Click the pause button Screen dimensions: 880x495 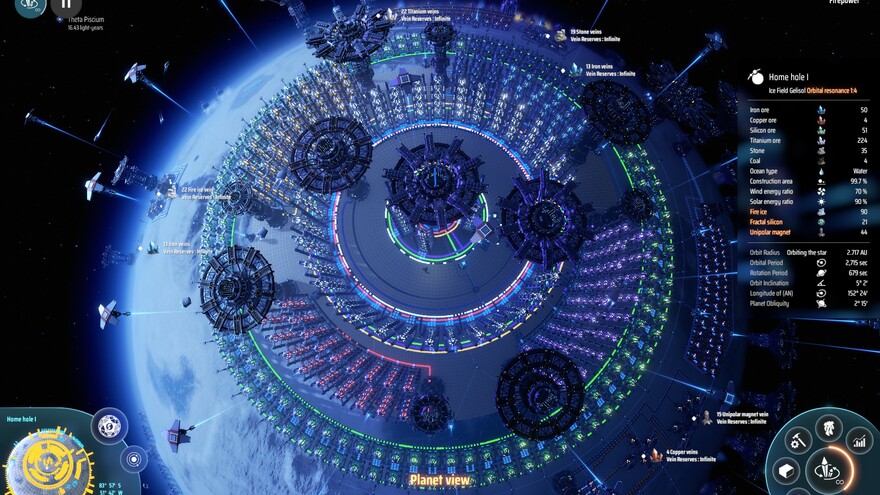point(65,4)
